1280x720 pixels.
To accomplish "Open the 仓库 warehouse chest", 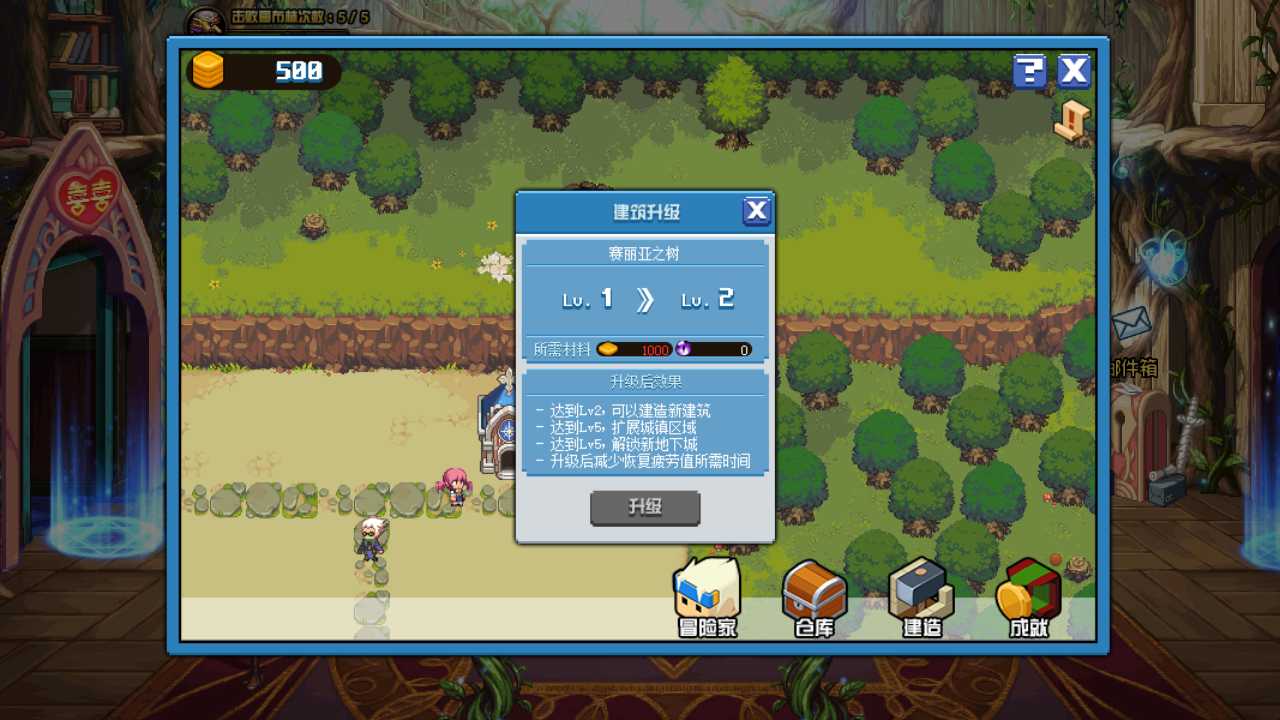I will click(814, 597).
